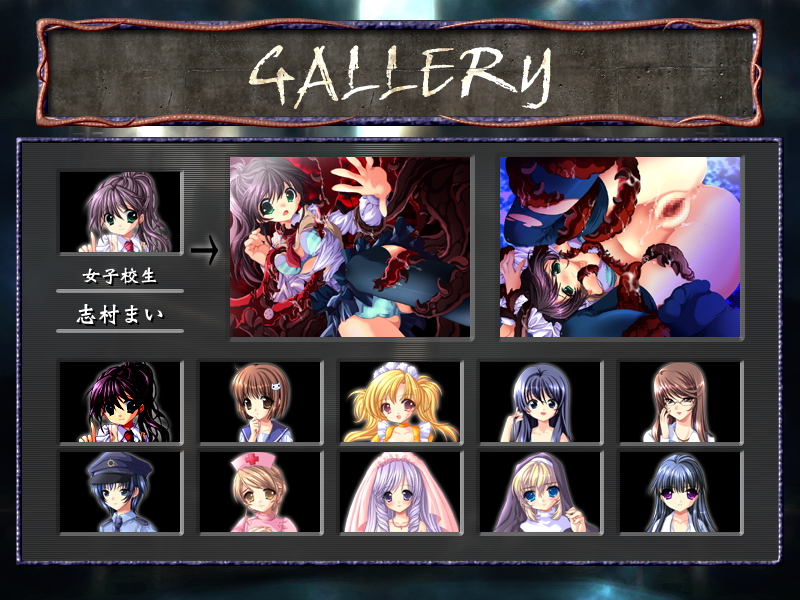Select the nurse with pink cap portrait
This screenshot has height=600, width=800.
click(261, 491)
